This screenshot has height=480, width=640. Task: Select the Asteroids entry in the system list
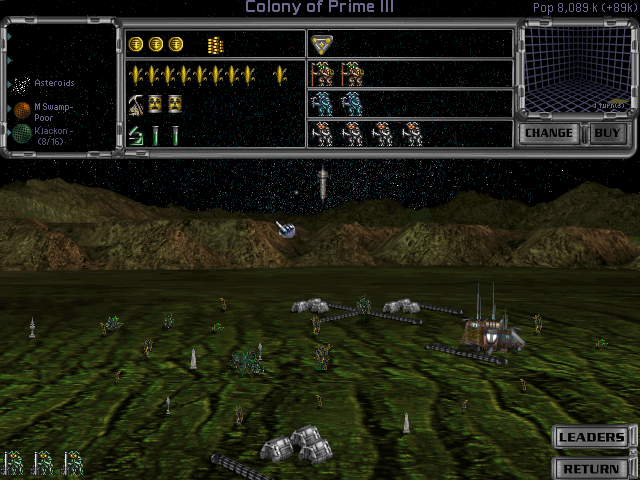[x=44, y=83]
